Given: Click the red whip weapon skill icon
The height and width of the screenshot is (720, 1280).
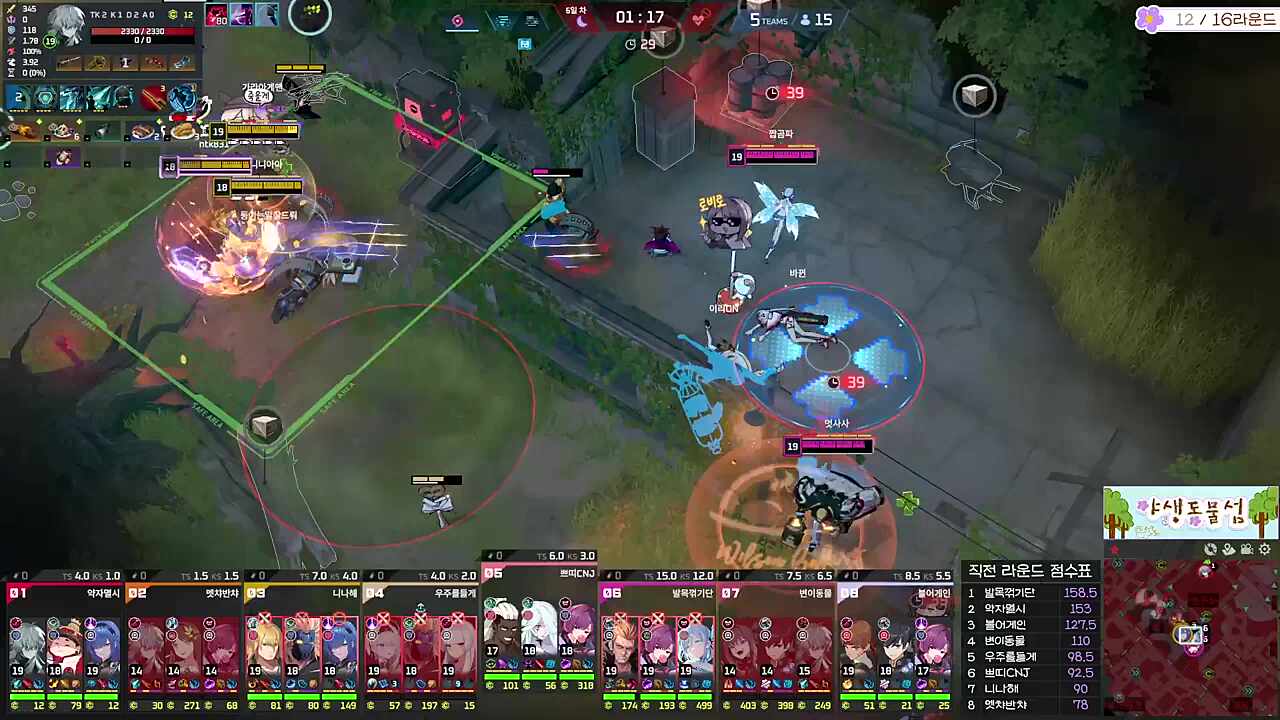Looking at the screenshot, I should coord(153,98).
